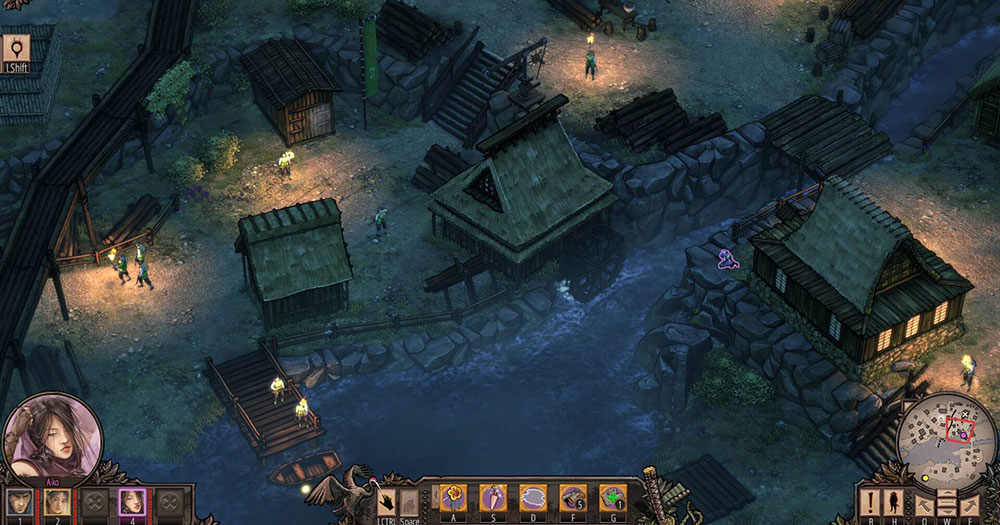Click the camera zoom-in up arrow
The height and width of the screenshot is (525, 1000).
(947, 494)
